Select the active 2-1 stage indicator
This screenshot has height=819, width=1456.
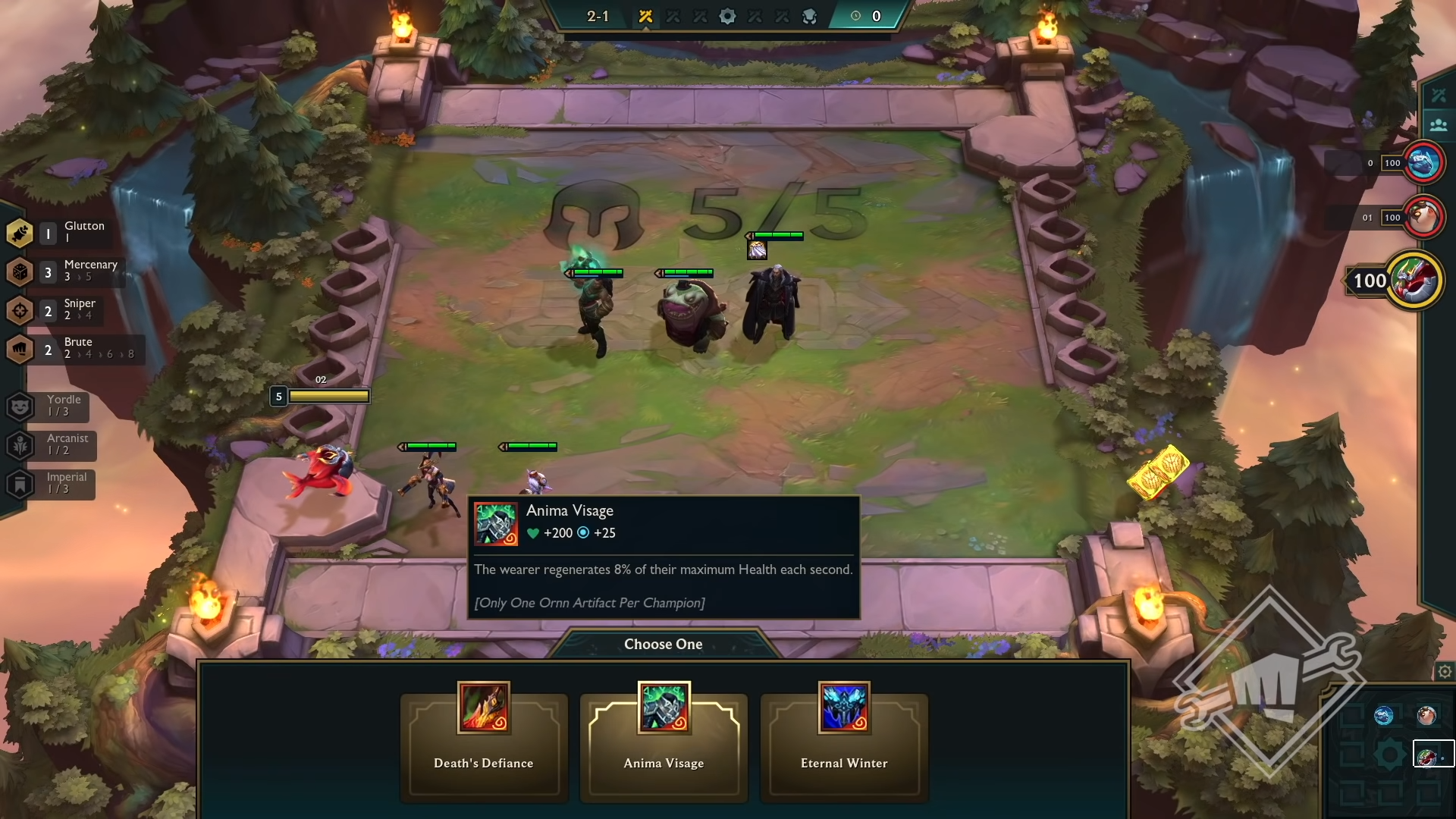[x=598, y=16]
